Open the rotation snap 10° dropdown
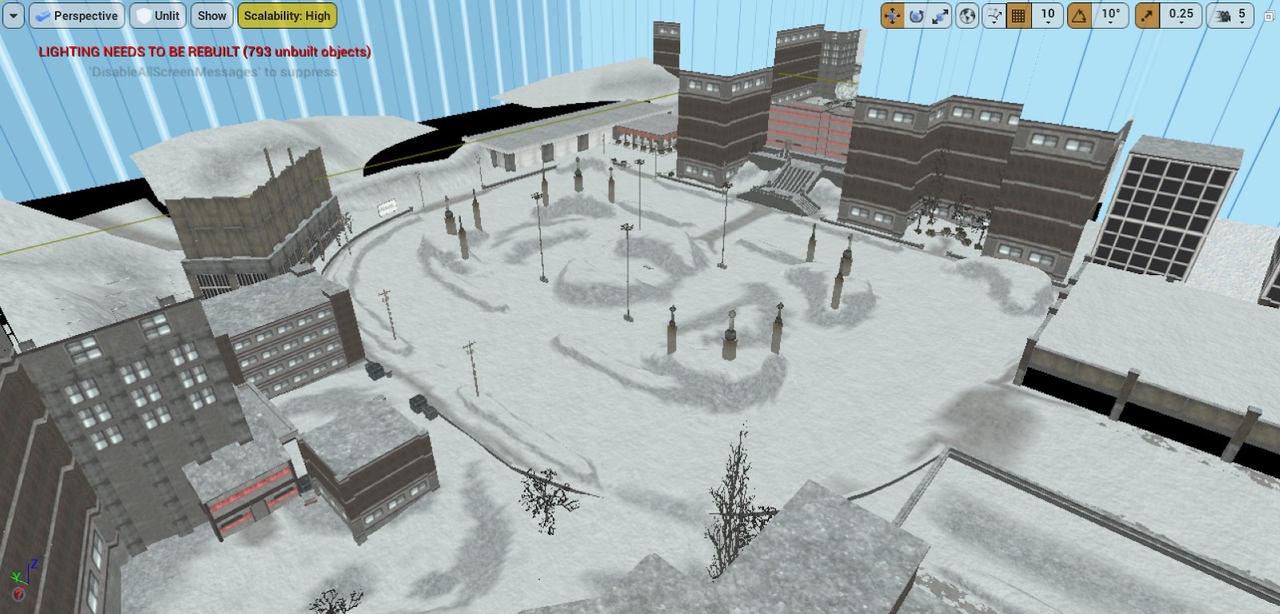 pos(1110,16)
